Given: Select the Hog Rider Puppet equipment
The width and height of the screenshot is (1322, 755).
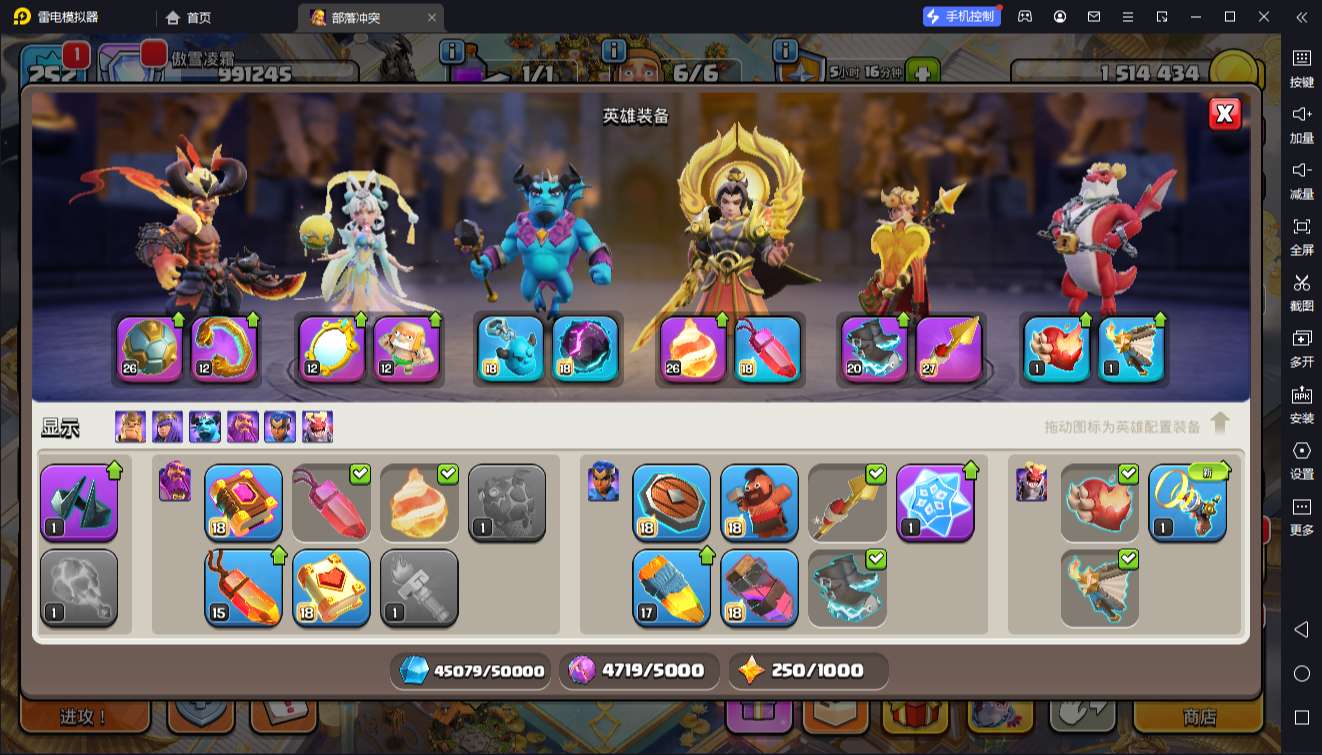Looking at the screenshot, I should [x=759, y=501].
